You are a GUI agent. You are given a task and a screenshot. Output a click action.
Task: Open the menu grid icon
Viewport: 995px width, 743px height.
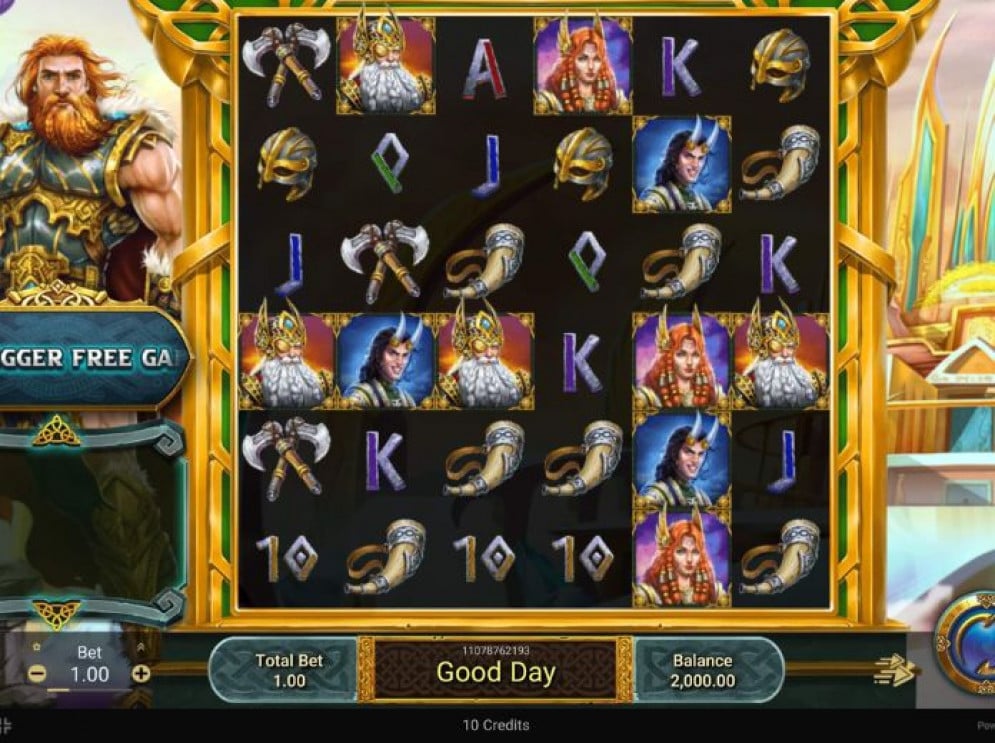point(5,724)
